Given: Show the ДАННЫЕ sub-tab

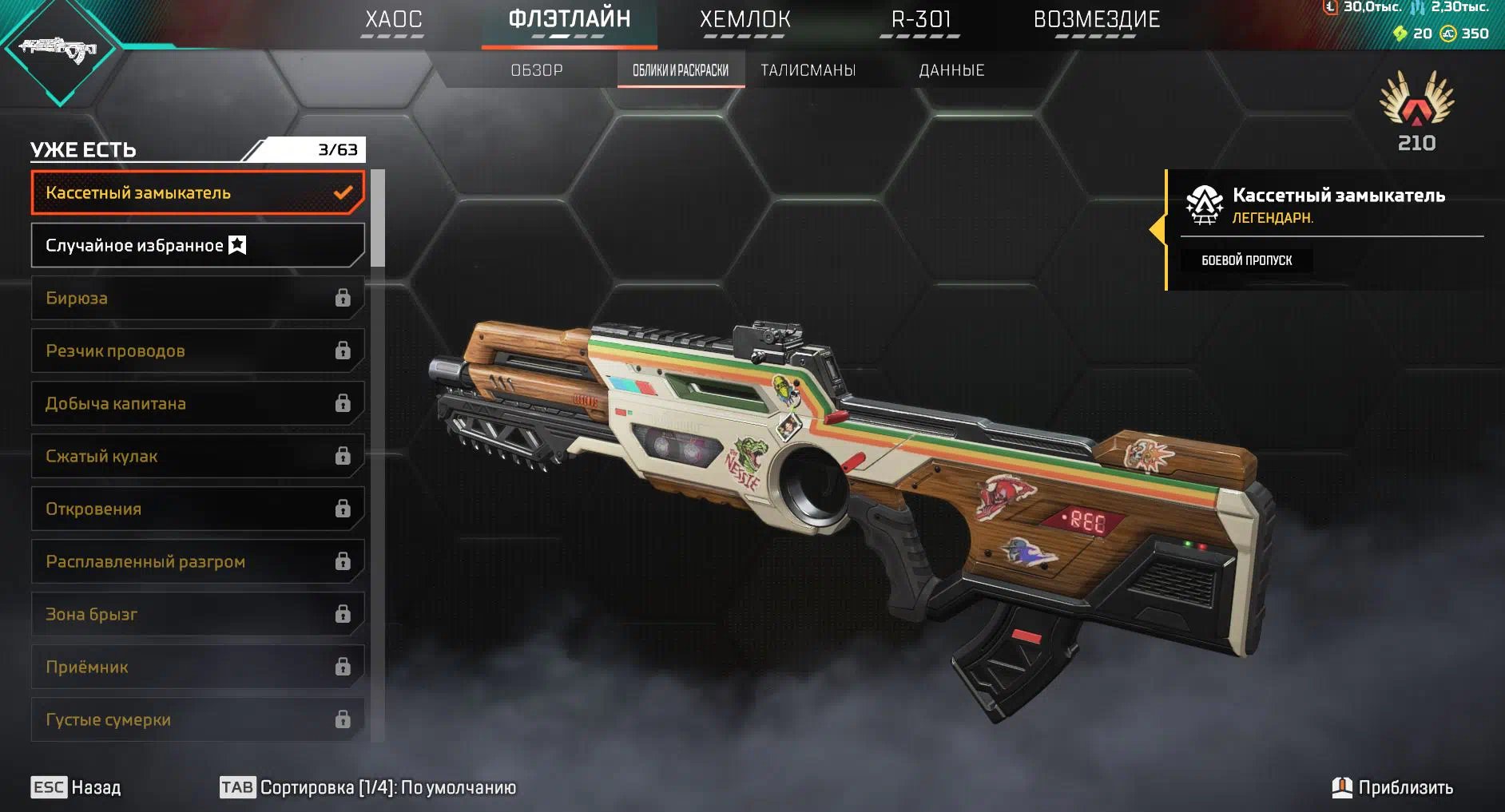Looking at the screenshot, I should 951,70.
